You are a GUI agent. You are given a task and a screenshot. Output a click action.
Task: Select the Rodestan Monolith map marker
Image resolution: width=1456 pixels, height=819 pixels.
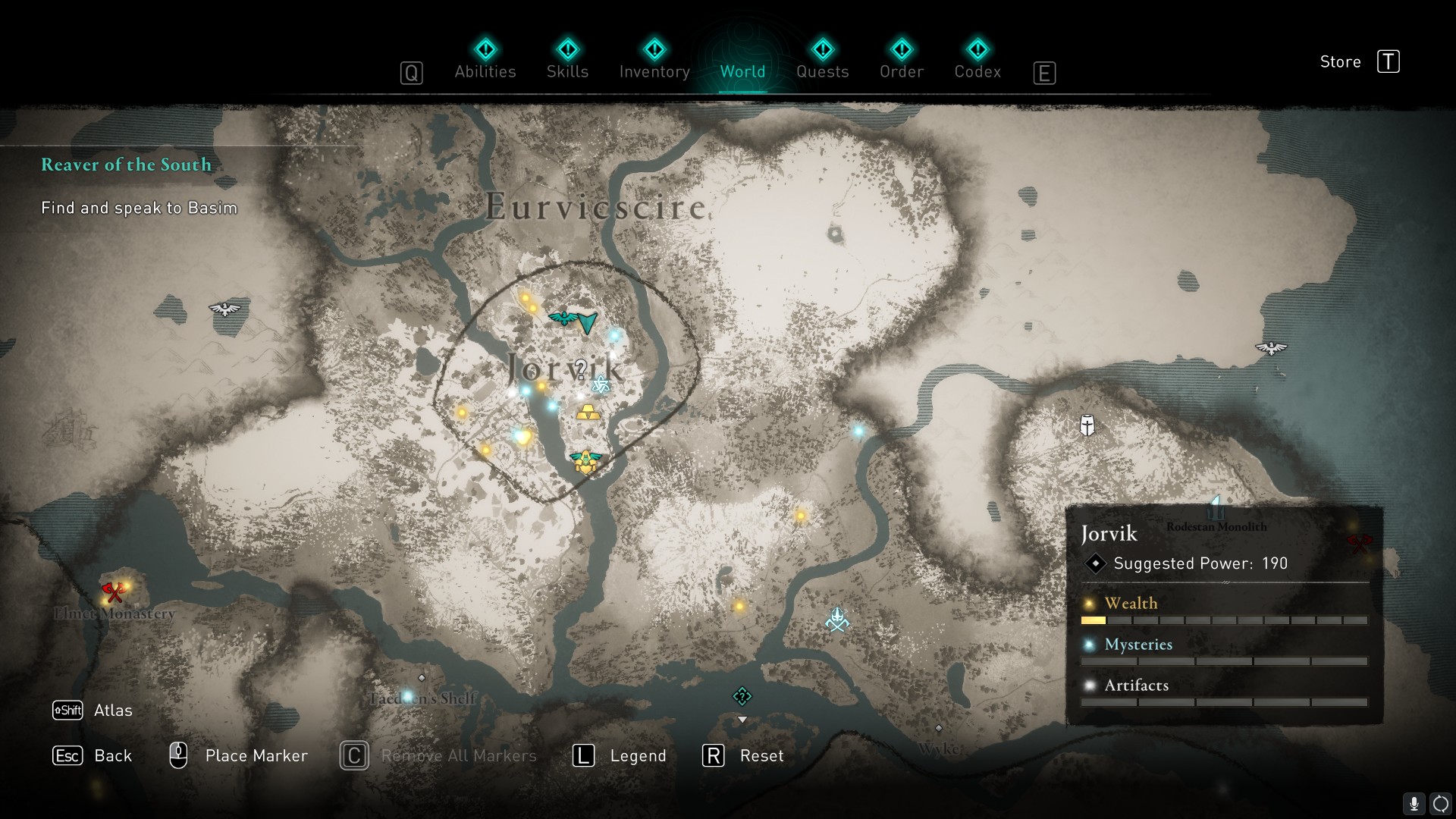coord(1216,507)
